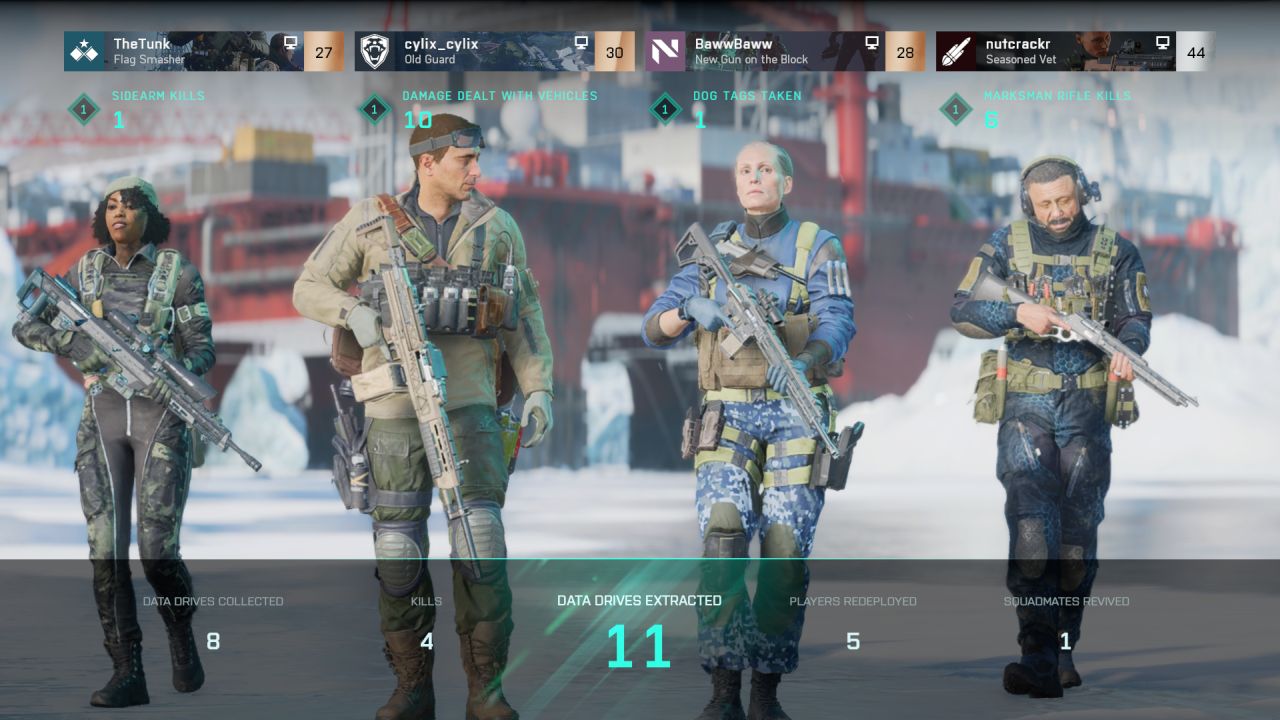This screenshot has height=720, width=1280.
Task: Select TheTunk's player card
Action: pos(203,51)
